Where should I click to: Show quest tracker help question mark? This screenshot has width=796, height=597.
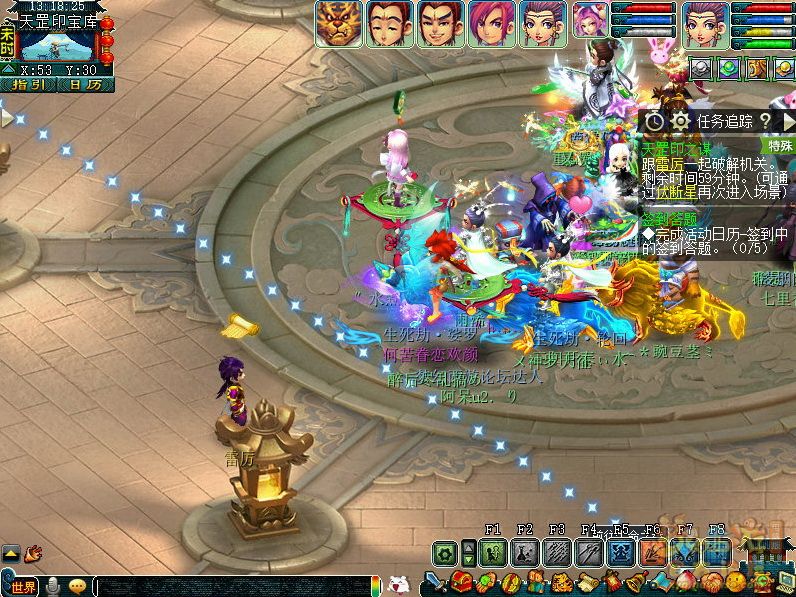(x=764, y=120)
